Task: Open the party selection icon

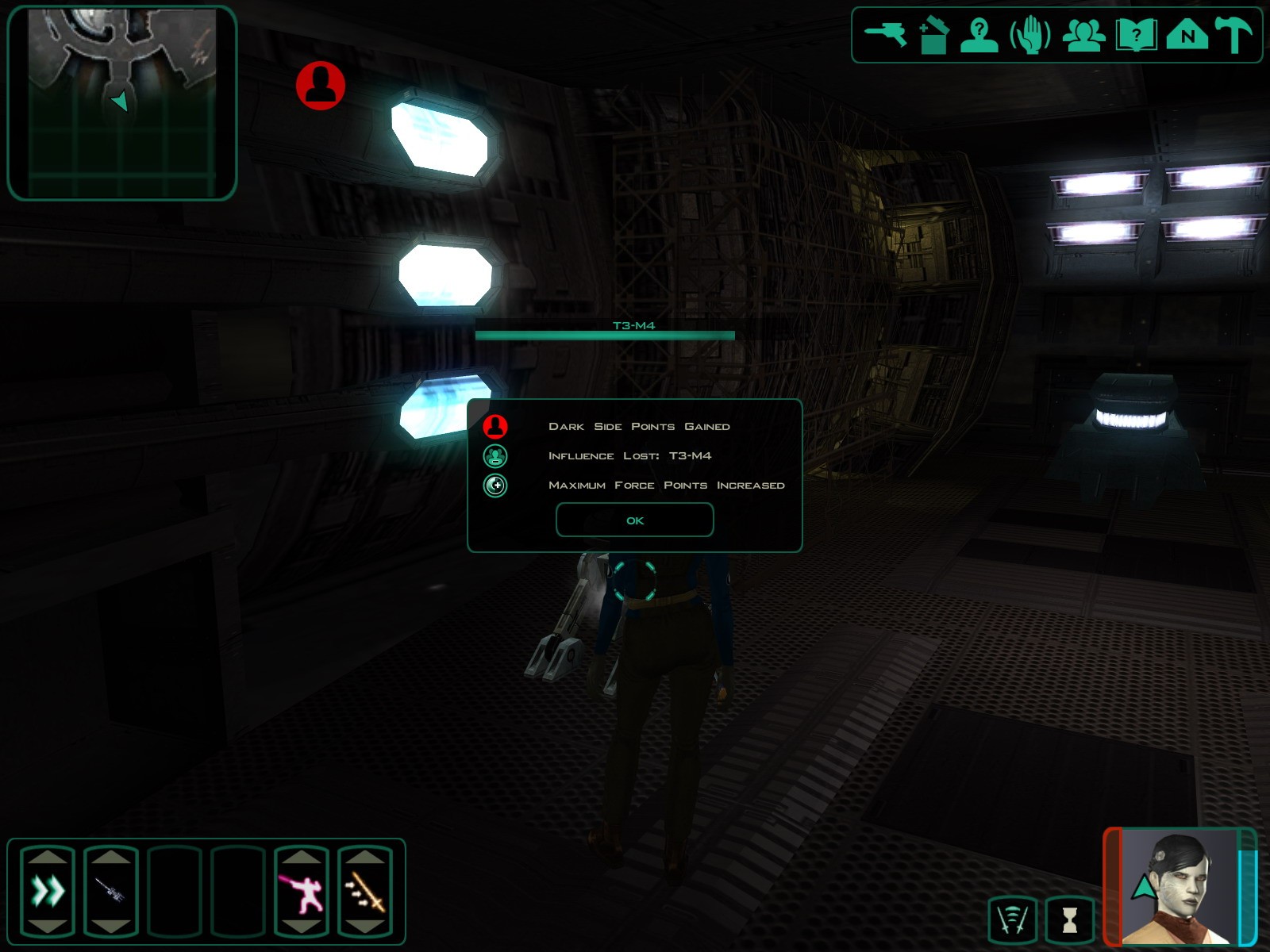Action: 1083,36
